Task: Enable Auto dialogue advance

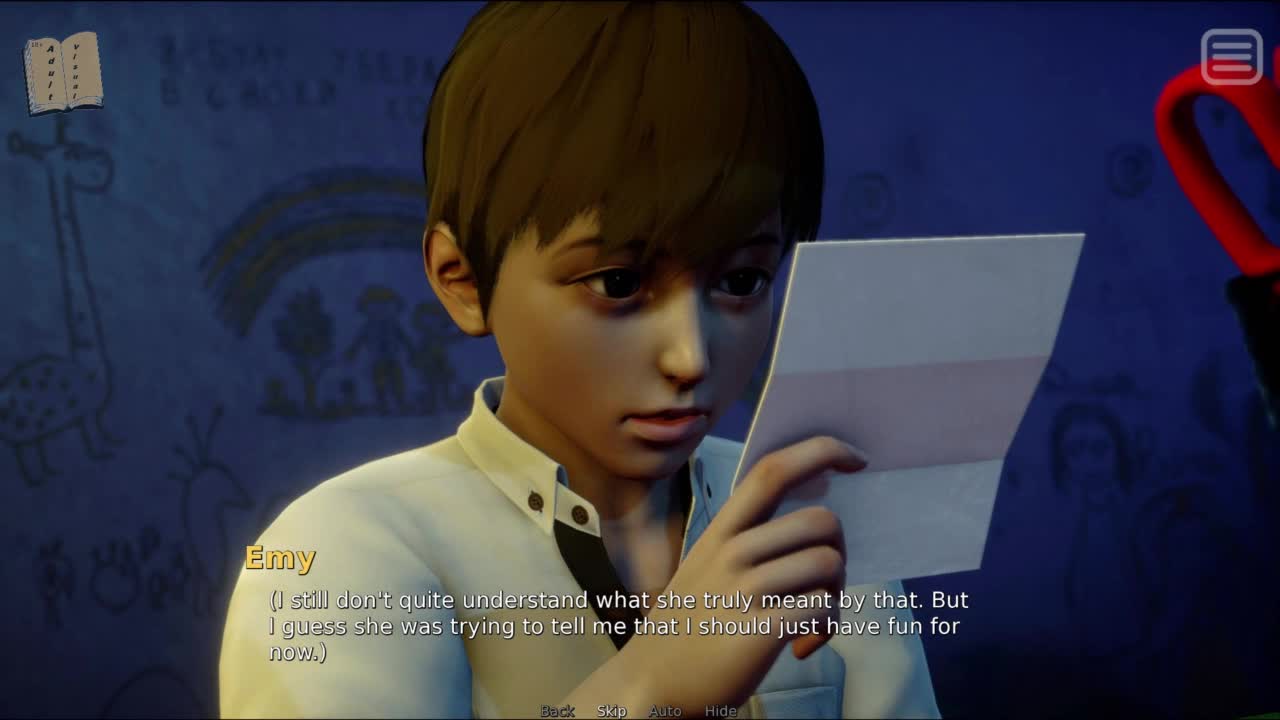Action: (665, 711)
